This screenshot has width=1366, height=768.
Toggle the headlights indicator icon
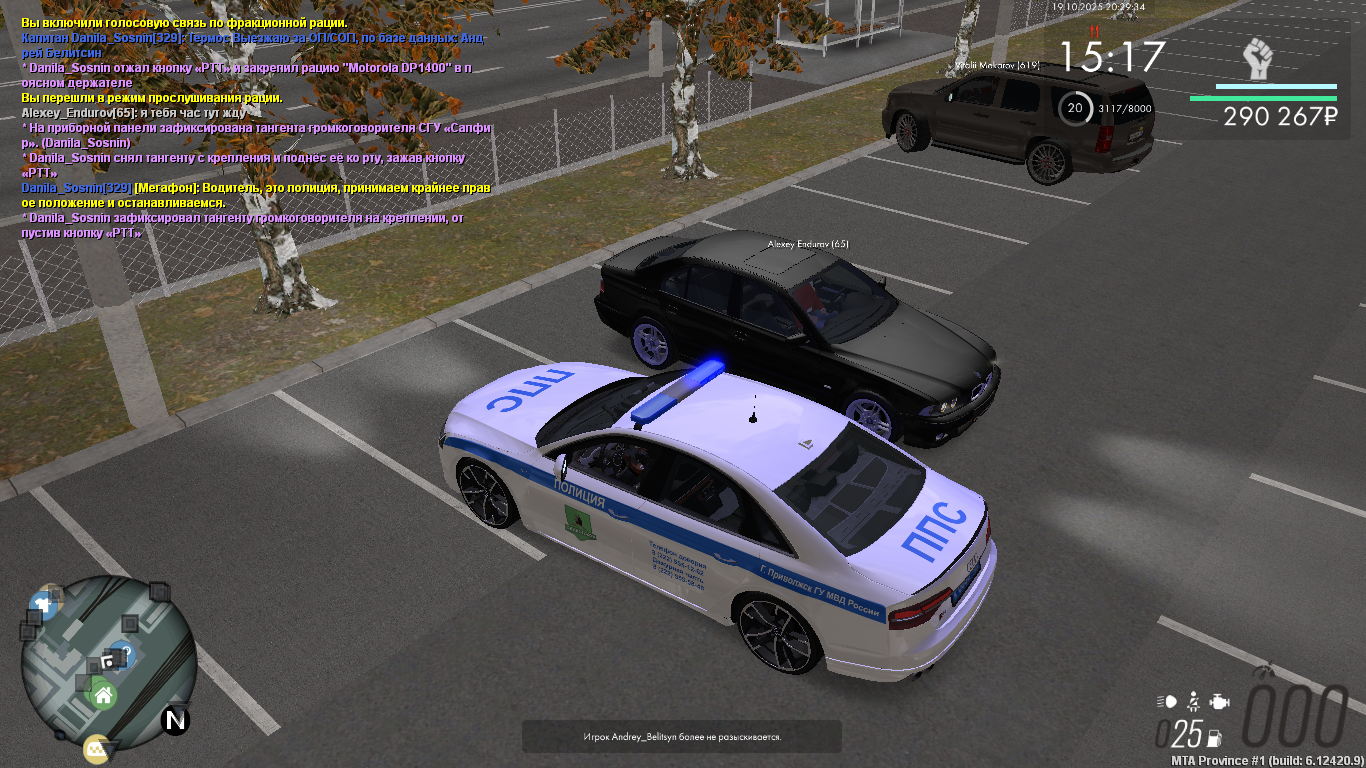coord(1166,702)
